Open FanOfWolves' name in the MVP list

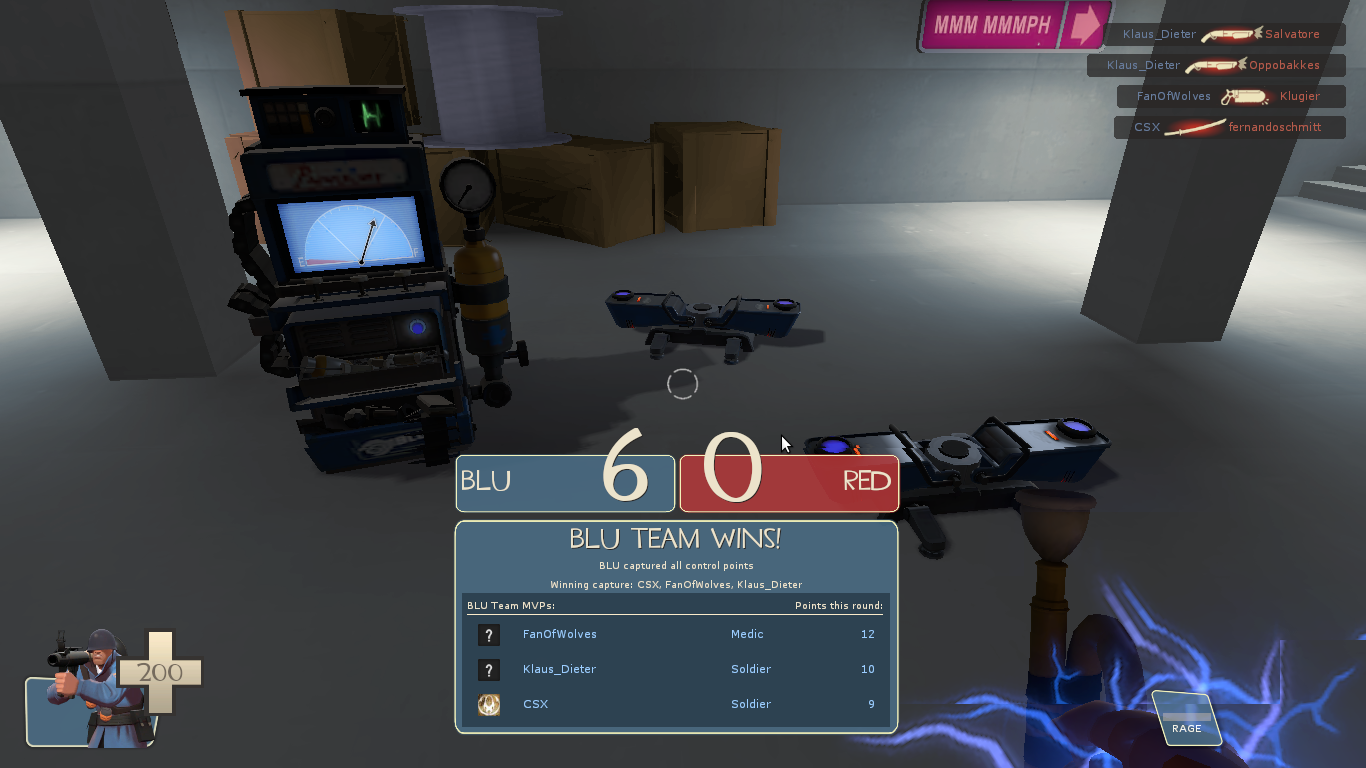click(558, 634)
